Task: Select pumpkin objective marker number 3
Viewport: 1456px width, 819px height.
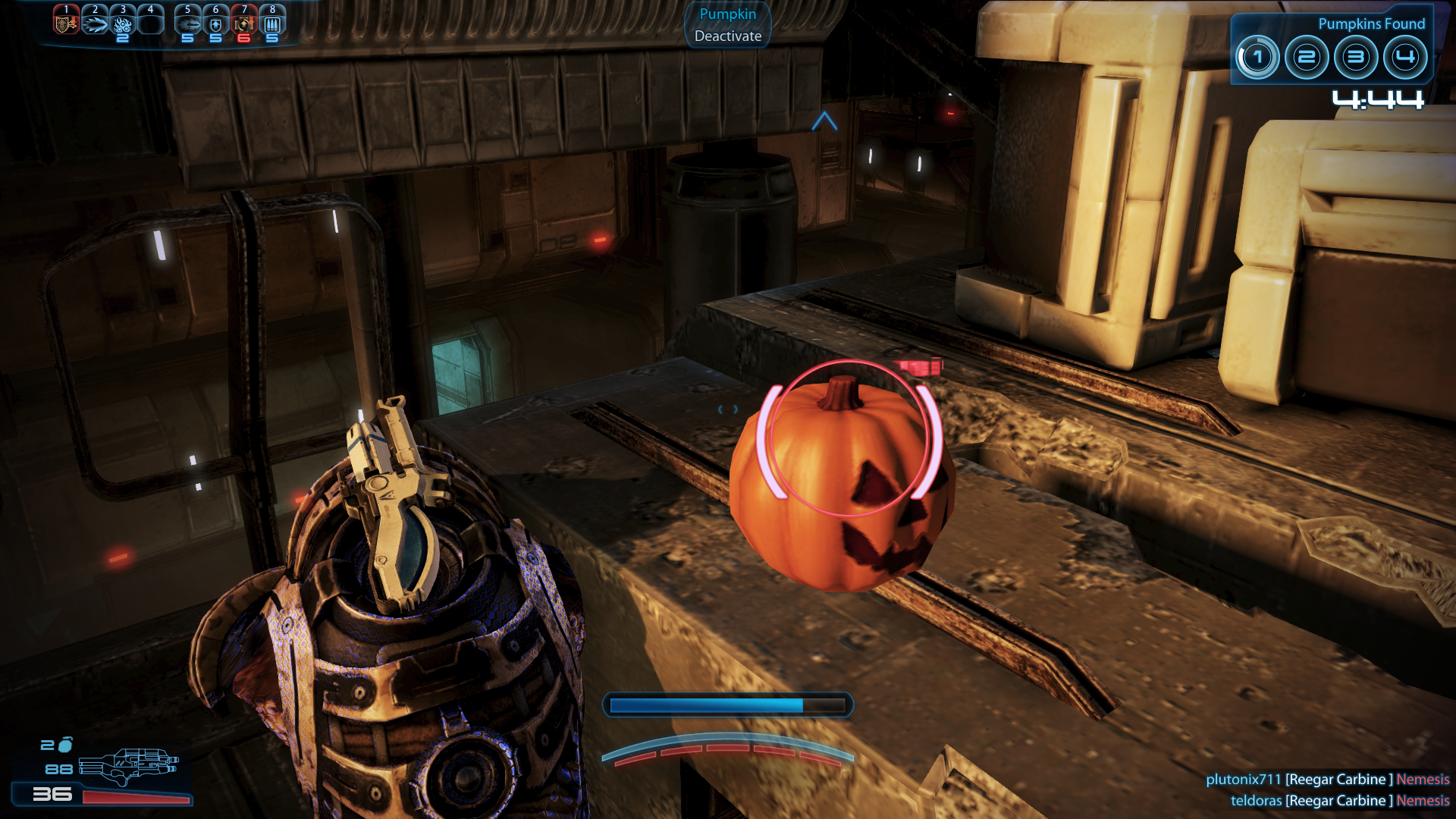Action: (1356, 58)
